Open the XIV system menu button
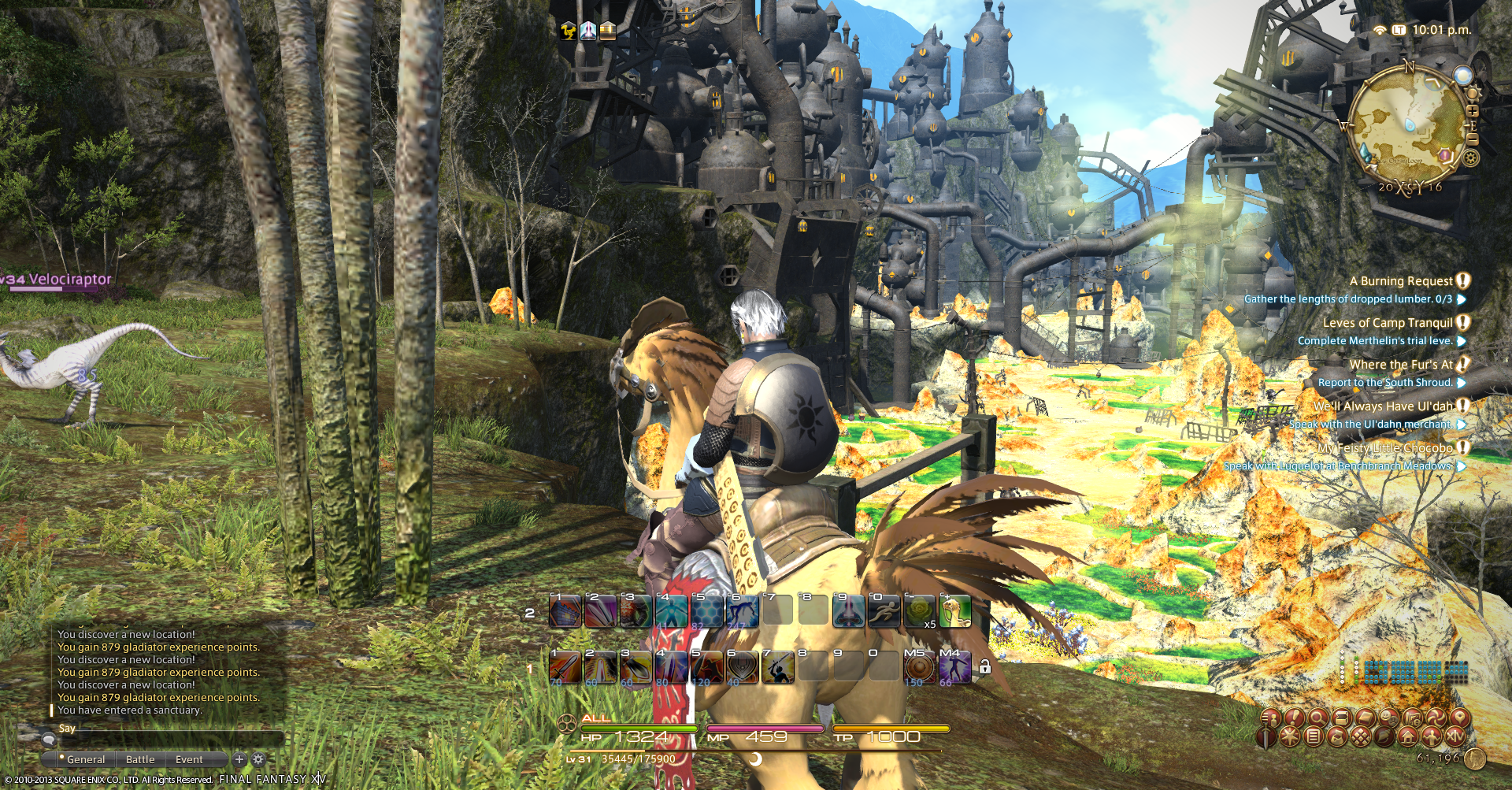This screenshot has width=1512, height=790. coord(1455,737)
